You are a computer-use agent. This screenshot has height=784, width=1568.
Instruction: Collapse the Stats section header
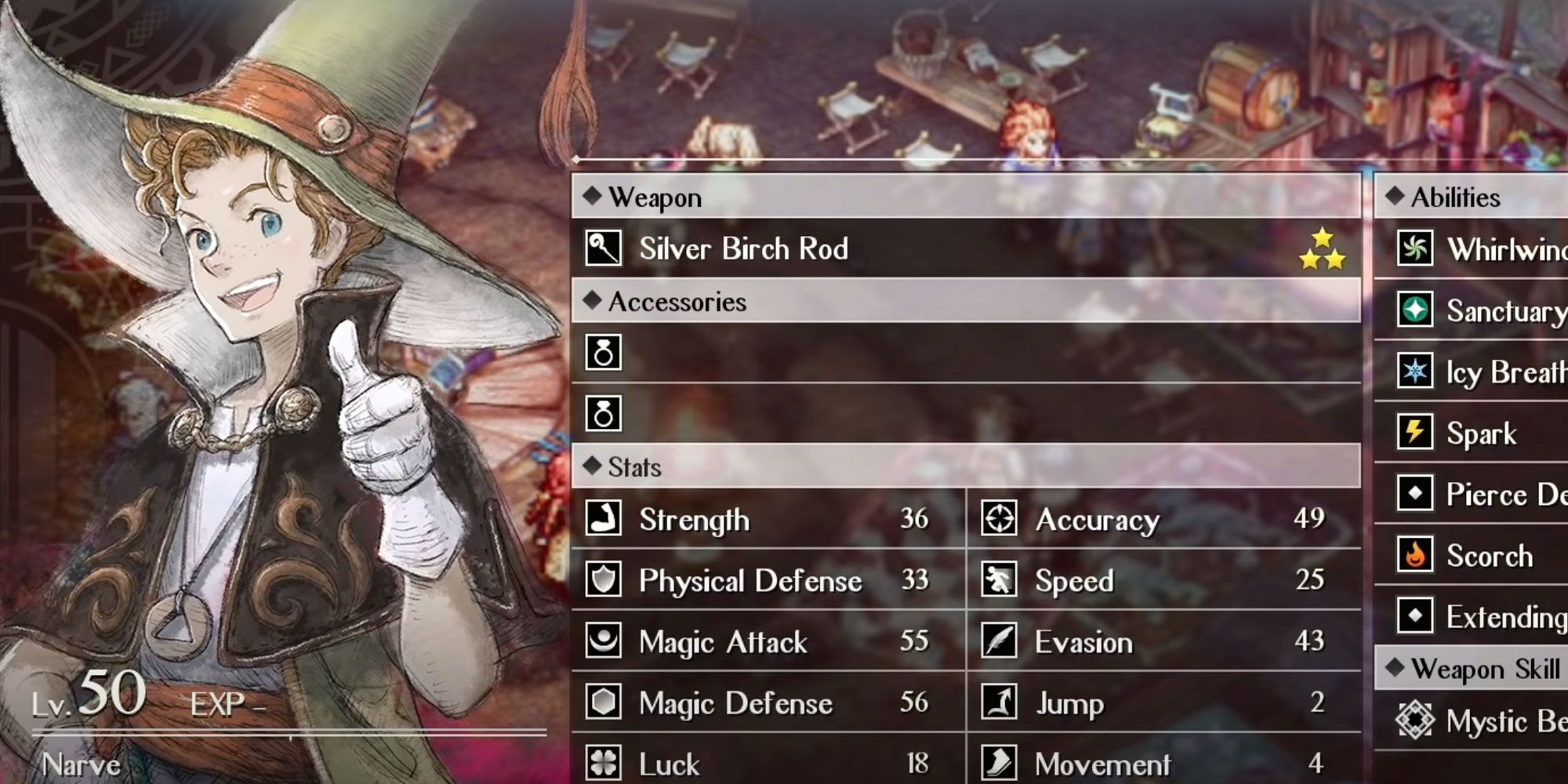pos(627,466)
